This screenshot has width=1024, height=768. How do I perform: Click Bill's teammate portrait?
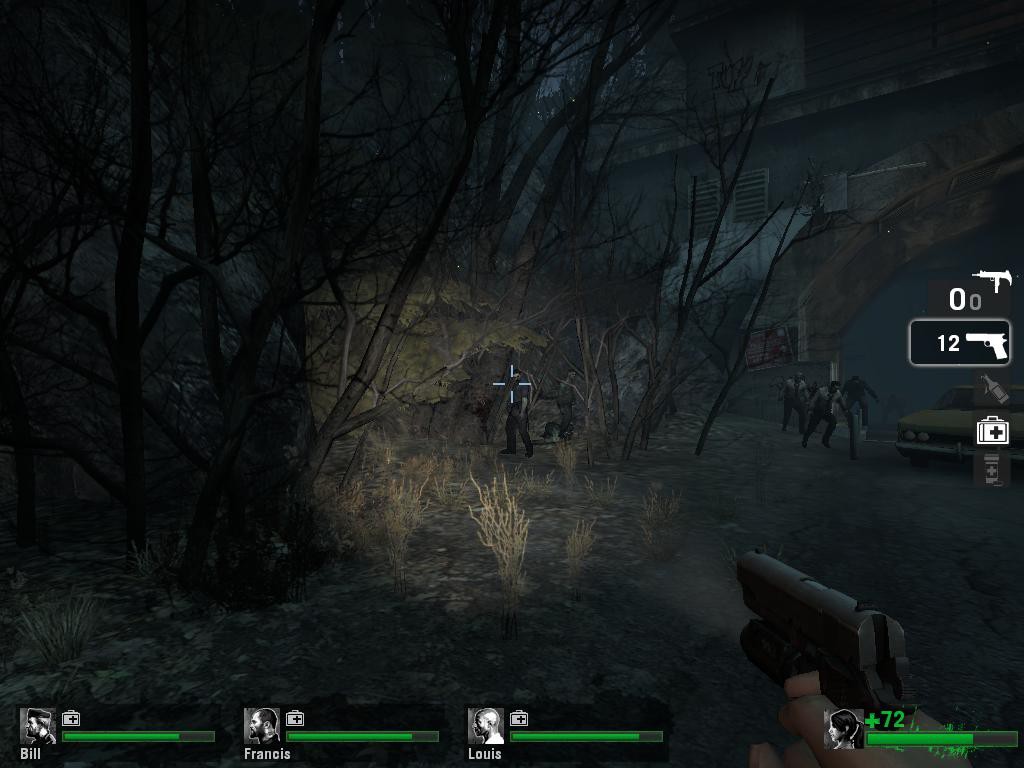pos(38,726)
